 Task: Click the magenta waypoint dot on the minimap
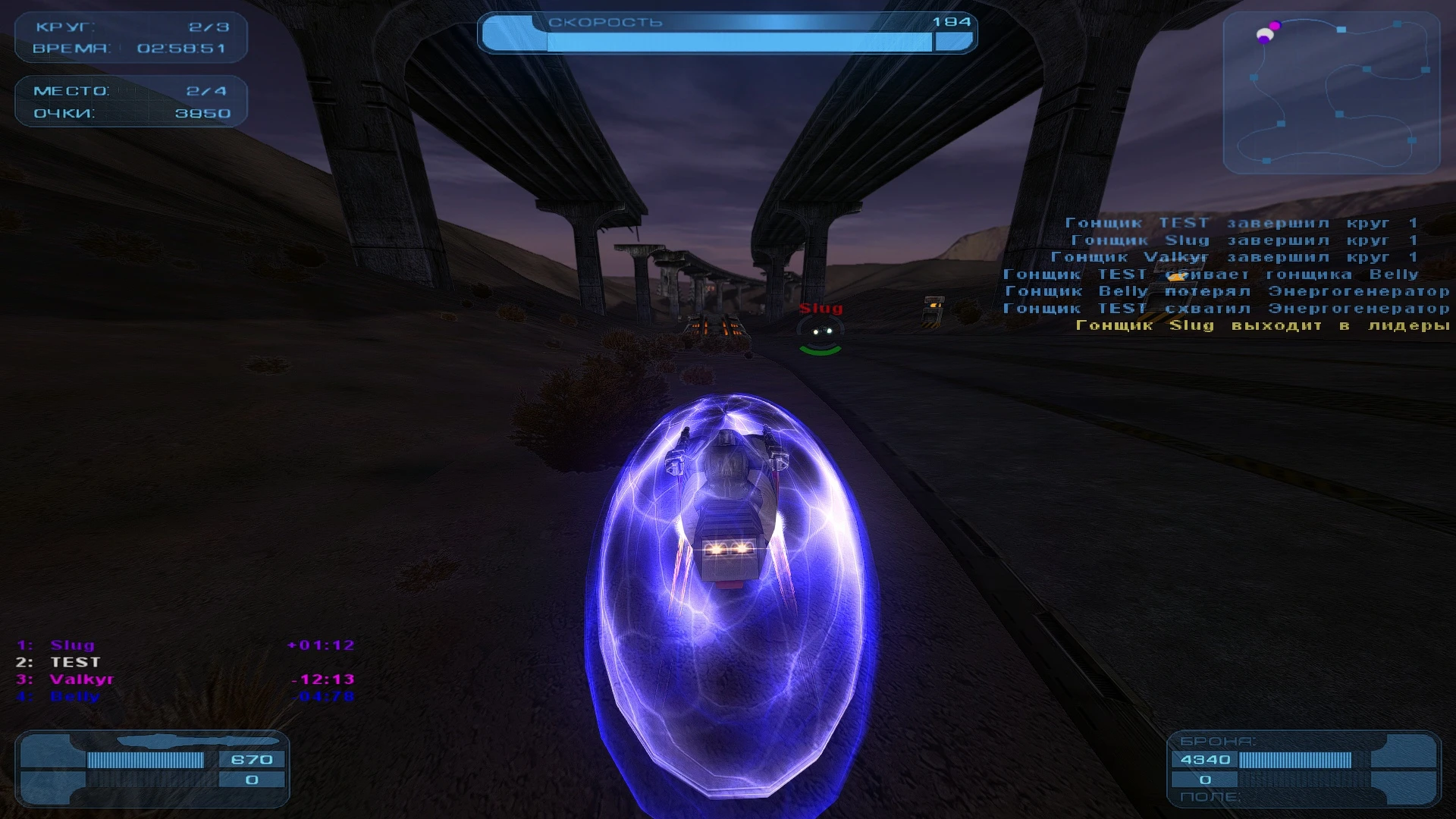click(x=1275, y=26)
